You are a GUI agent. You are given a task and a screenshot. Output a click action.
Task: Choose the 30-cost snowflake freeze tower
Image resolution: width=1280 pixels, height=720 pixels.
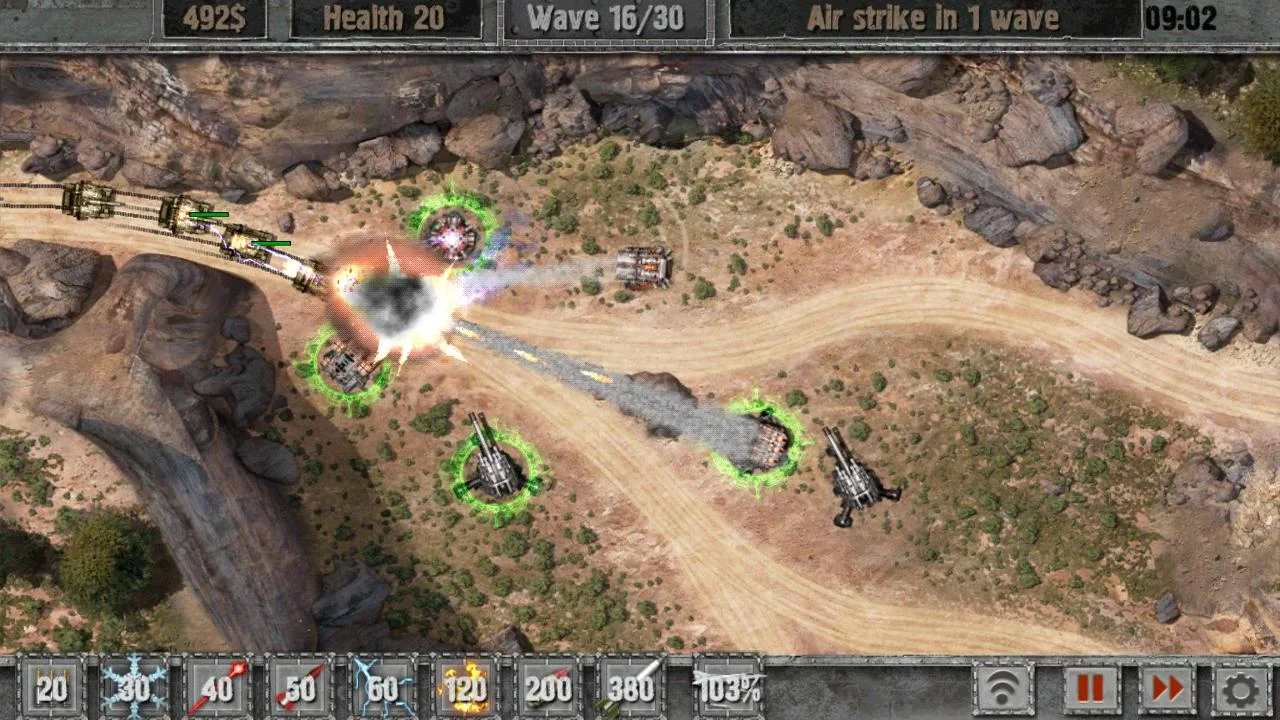click(x=134, y=687)
